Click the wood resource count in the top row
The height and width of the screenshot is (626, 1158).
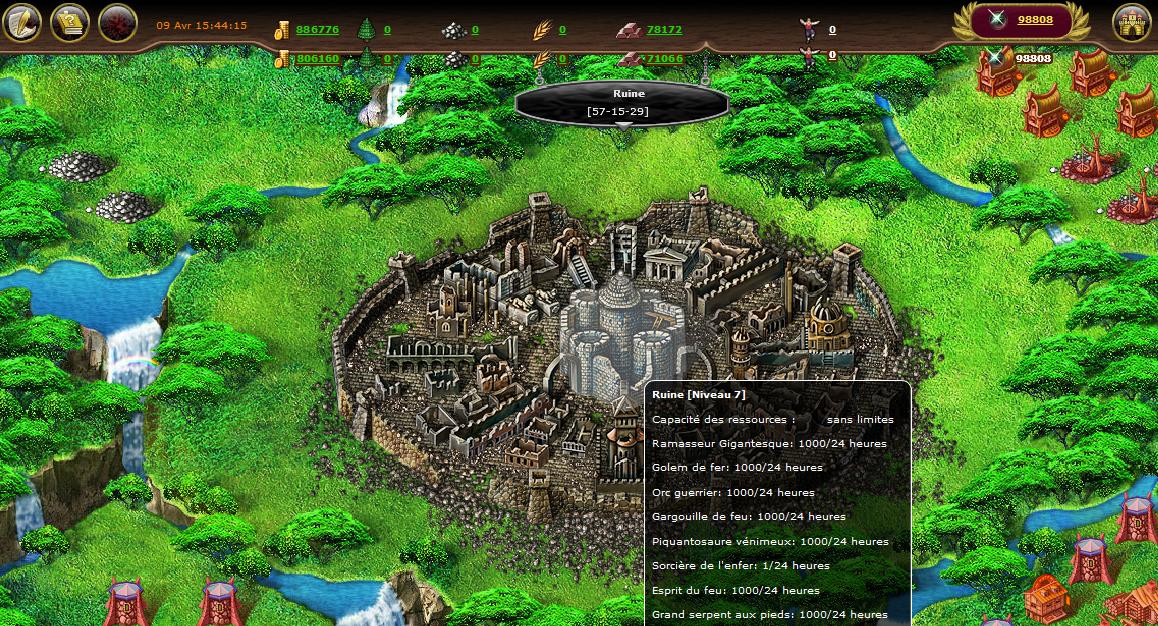tap(387, 30)
